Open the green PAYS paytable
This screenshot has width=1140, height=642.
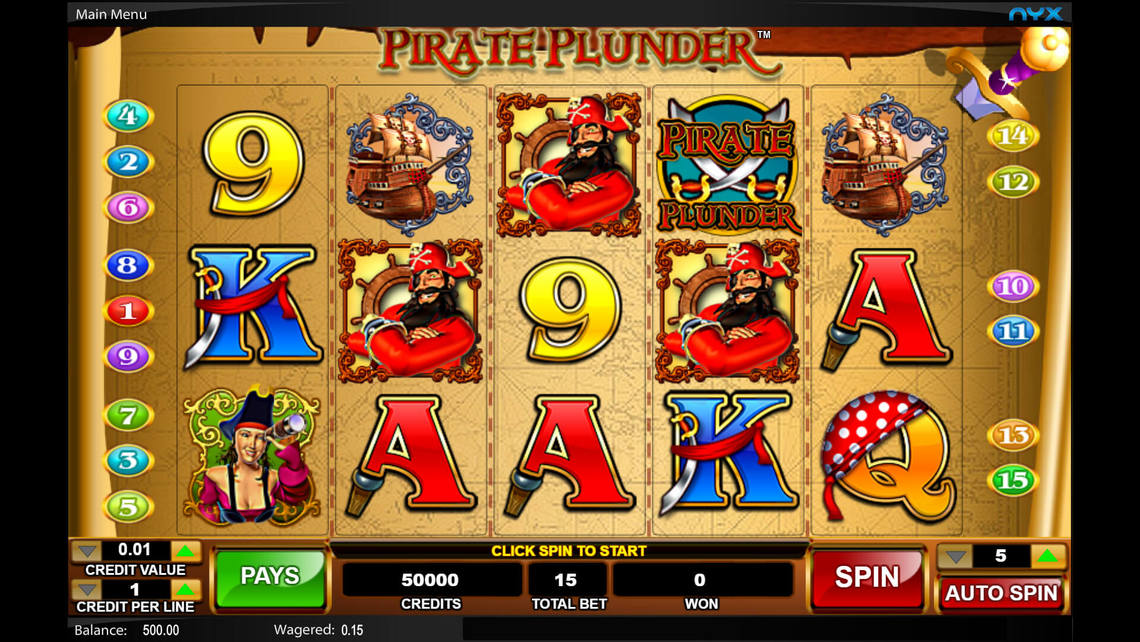pyautogui.click(x=270, y=577)
